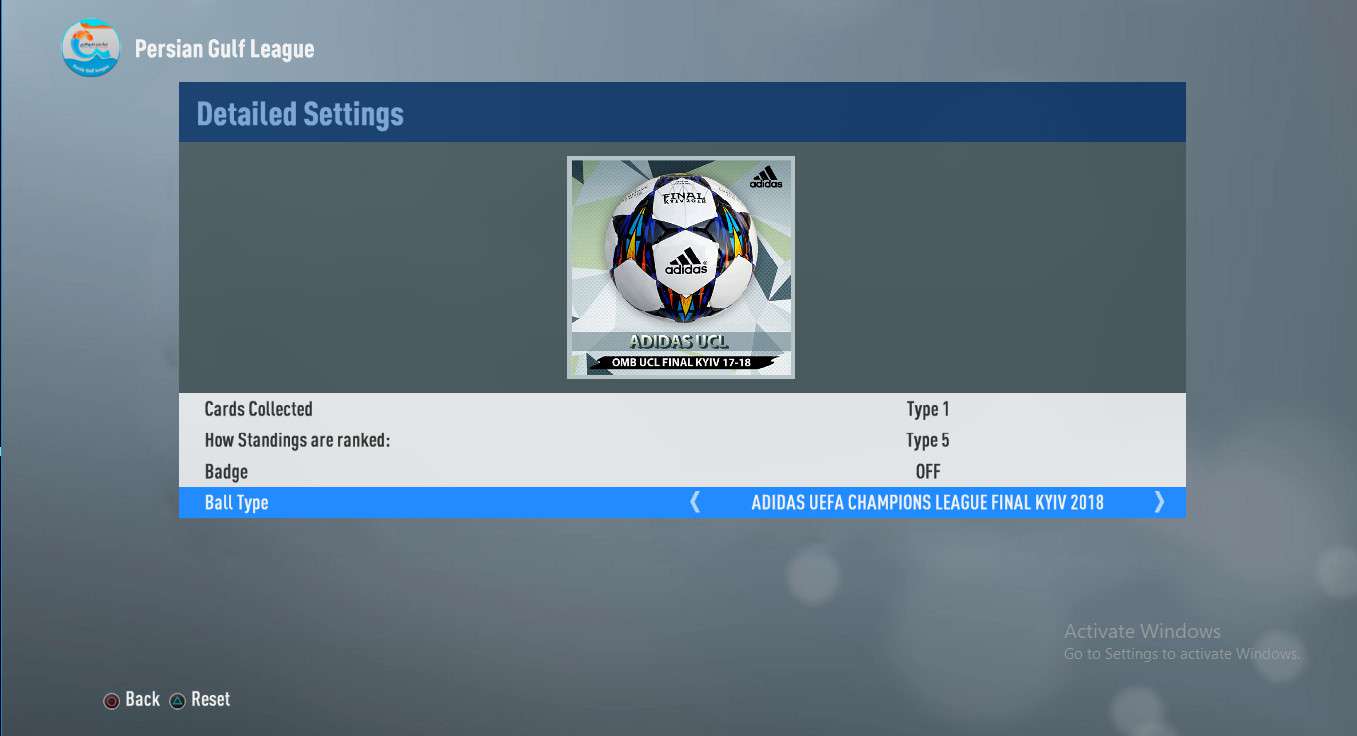
Task: Click the Persian Gulf League logo
Action: point(91,48)
